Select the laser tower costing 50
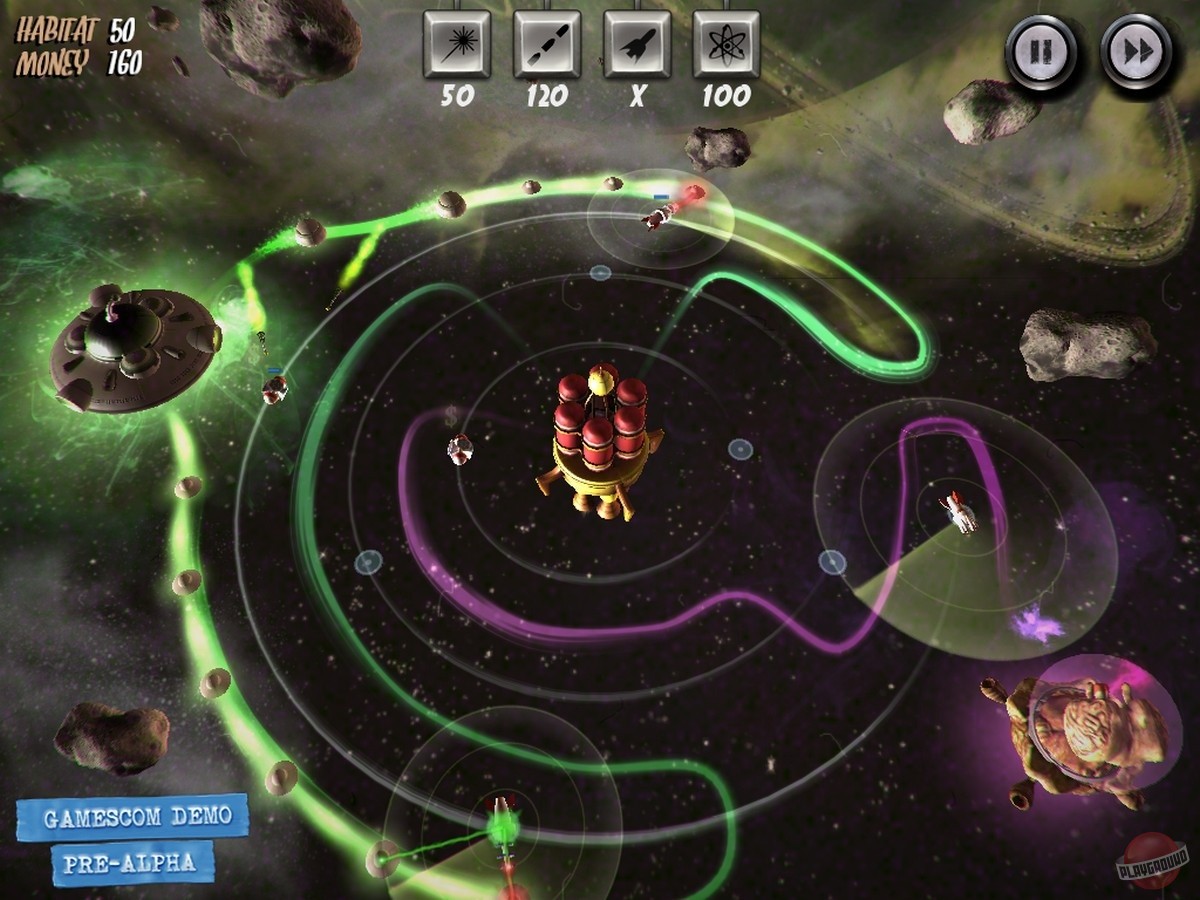Screen dimensions: 1200x900 click(457, 44)
